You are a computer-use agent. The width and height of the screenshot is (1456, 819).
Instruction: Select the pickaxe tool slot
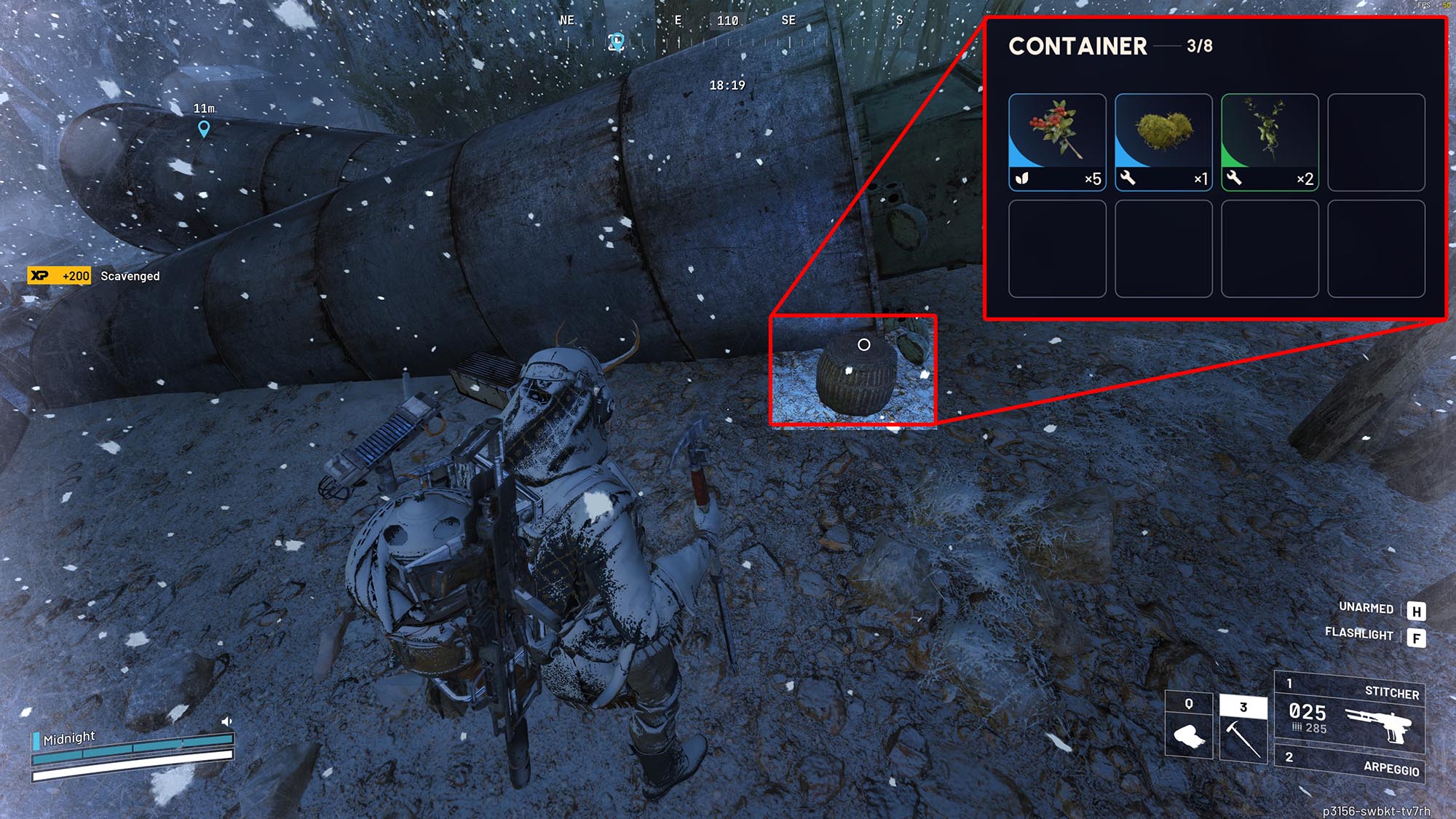tap(1243, 728)
